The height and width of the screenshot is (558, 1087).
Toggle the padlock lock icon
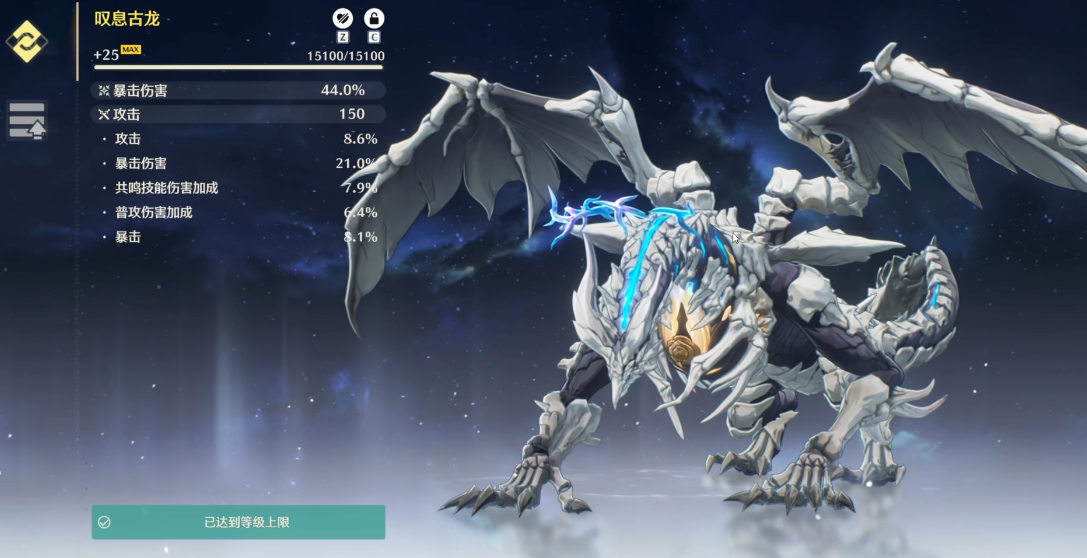pos(374,18)
